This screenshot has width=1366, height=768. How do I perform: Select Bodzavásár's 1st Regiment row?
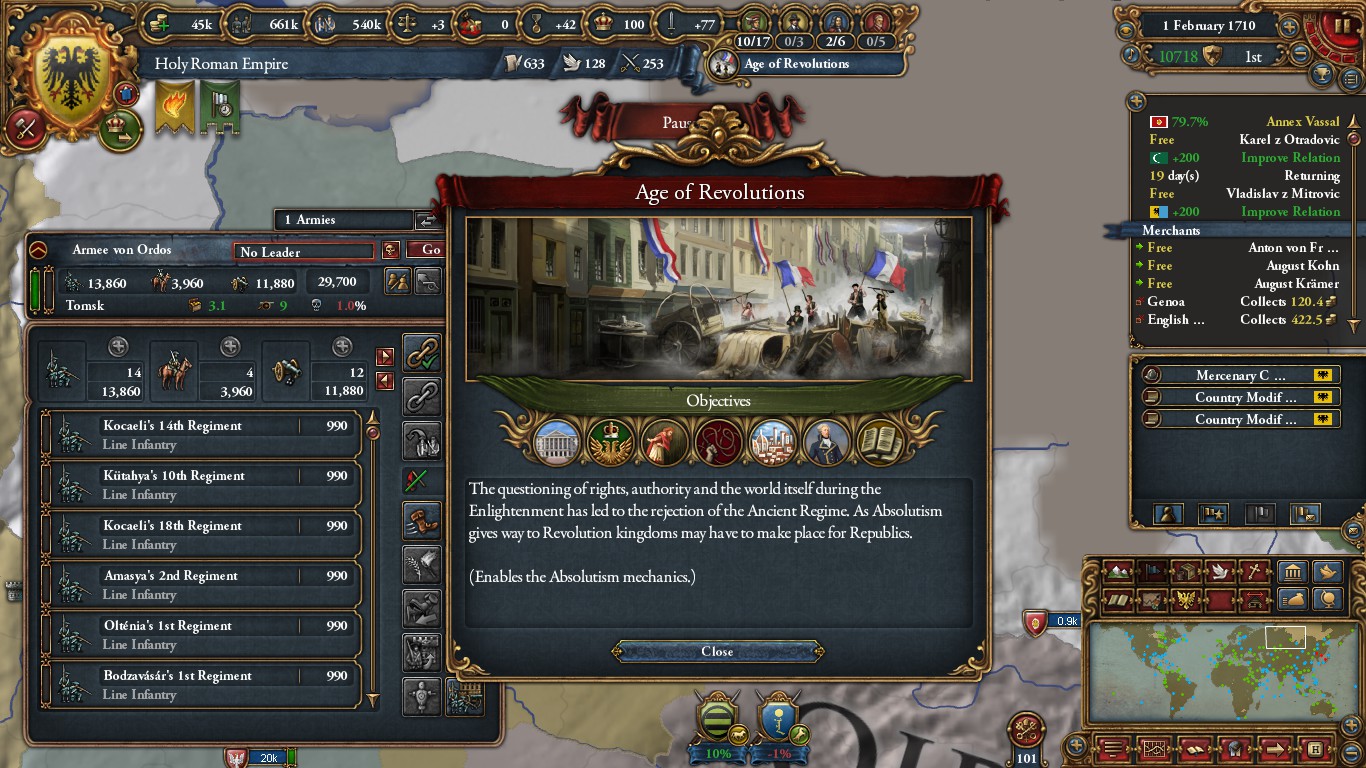[x=201, y=685]
